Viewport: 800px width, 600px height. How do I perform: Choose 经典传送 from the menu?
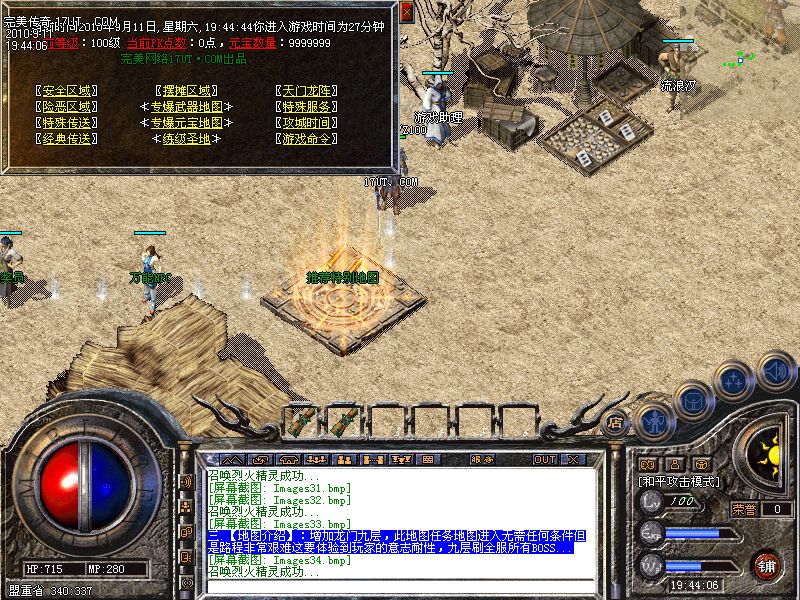click(67, 138)
